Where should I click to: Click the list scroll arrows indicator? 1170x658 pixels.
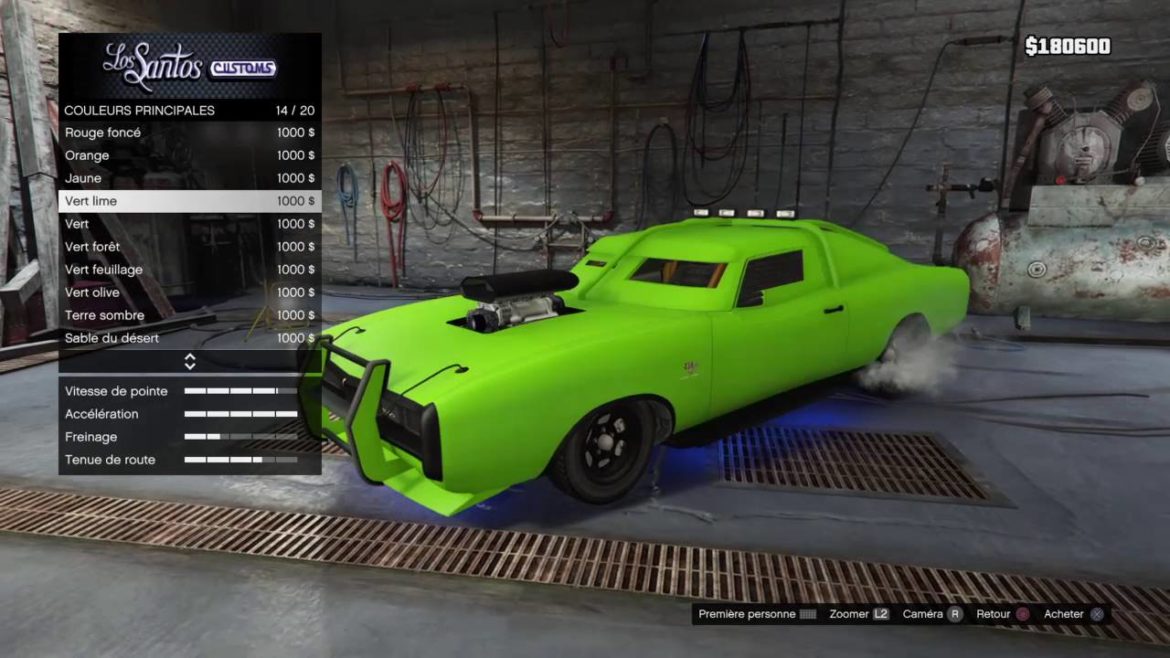tap(189, 361)
